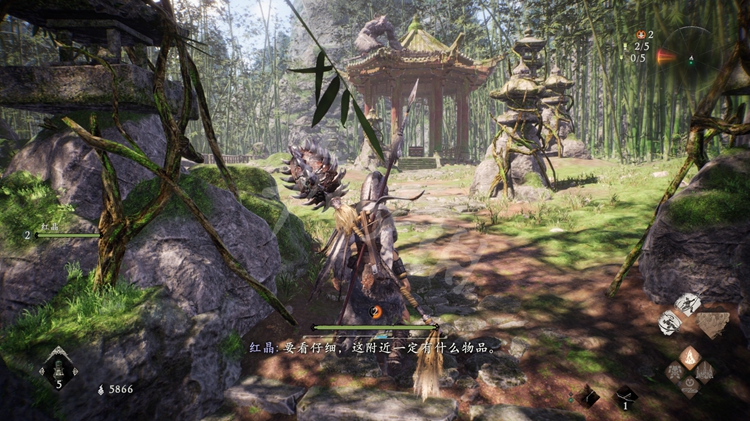Select the twin-tower spell diamond icon
The image size is (750, 421).
tap(705, 372)
